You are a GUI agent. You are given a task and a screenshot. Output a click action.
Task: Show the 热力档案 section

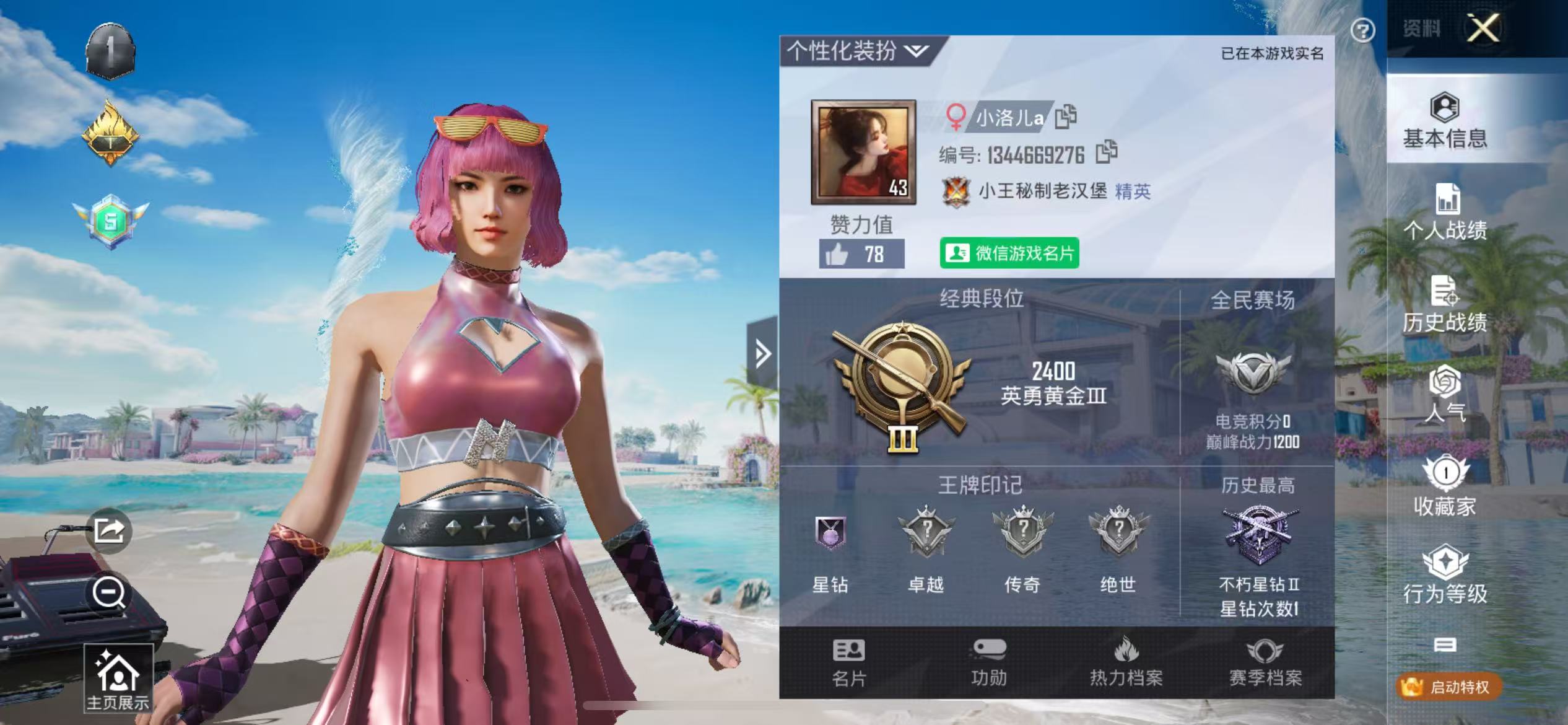(x=1126, y=663)
